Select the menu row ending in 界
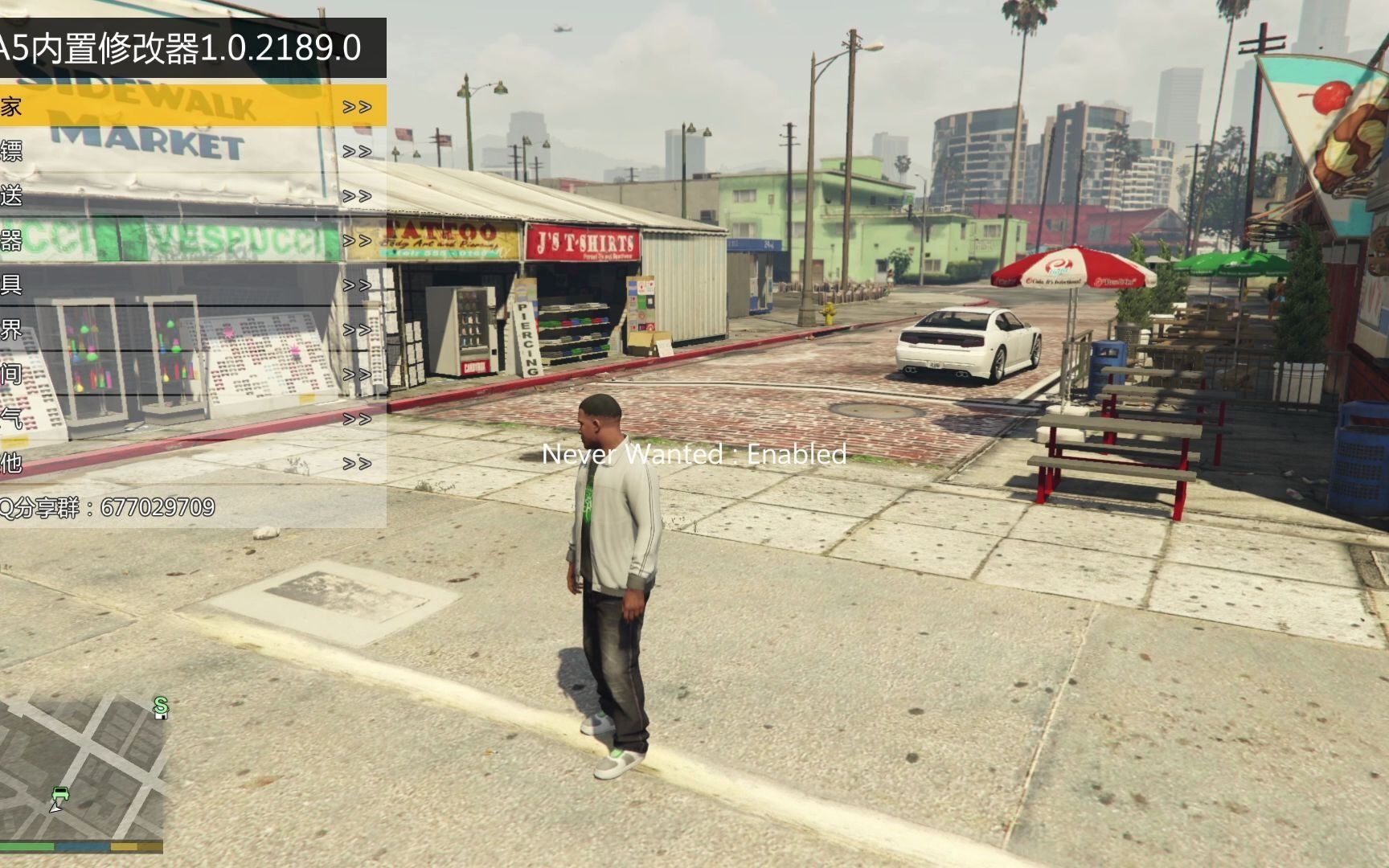Screen dimensions: 1389x868 (x=193, y=330)
